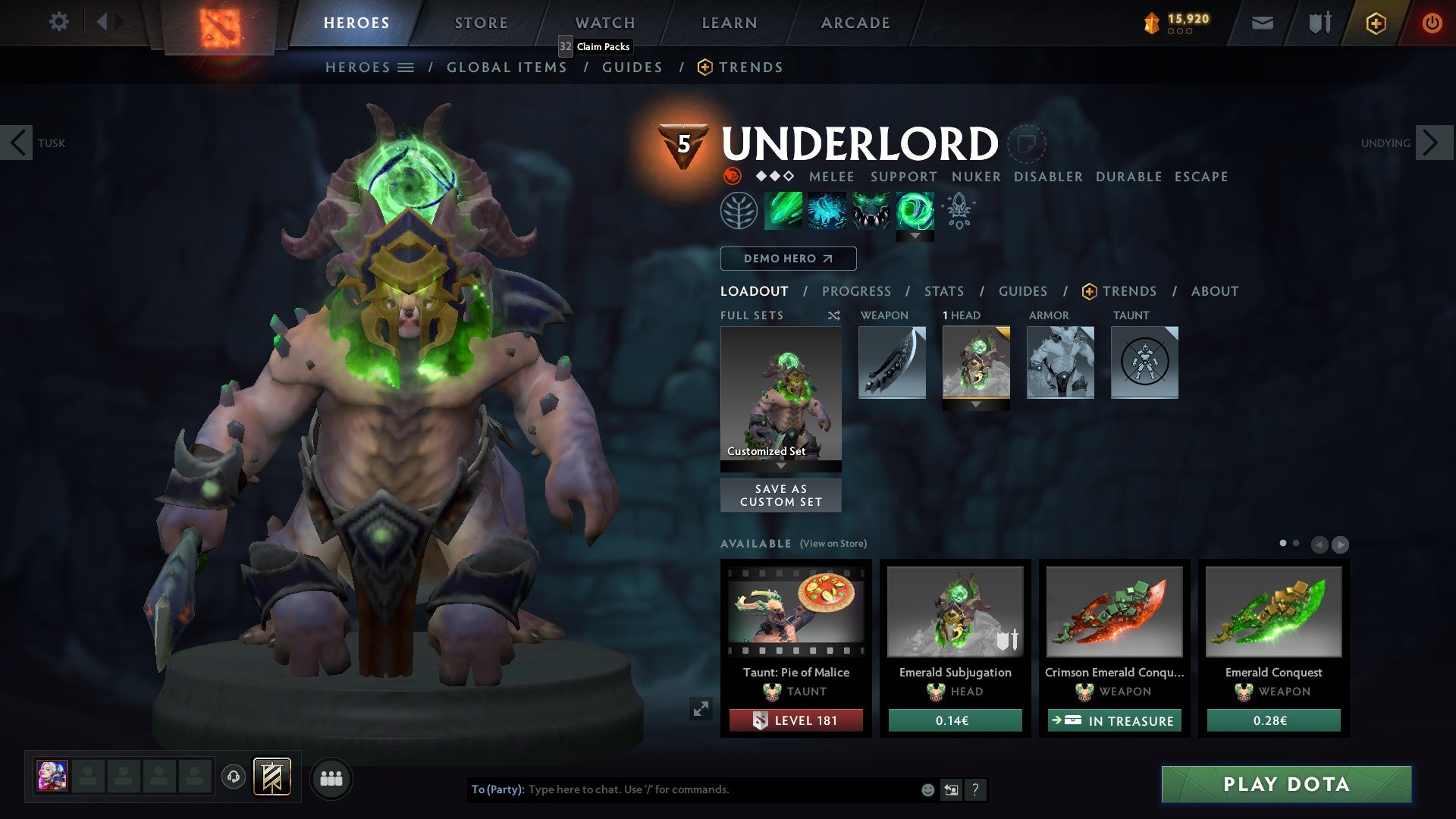The image size is (1456, 819).
Task: Click the Dota Plus hexagon icon
Action: point(1376,23)
